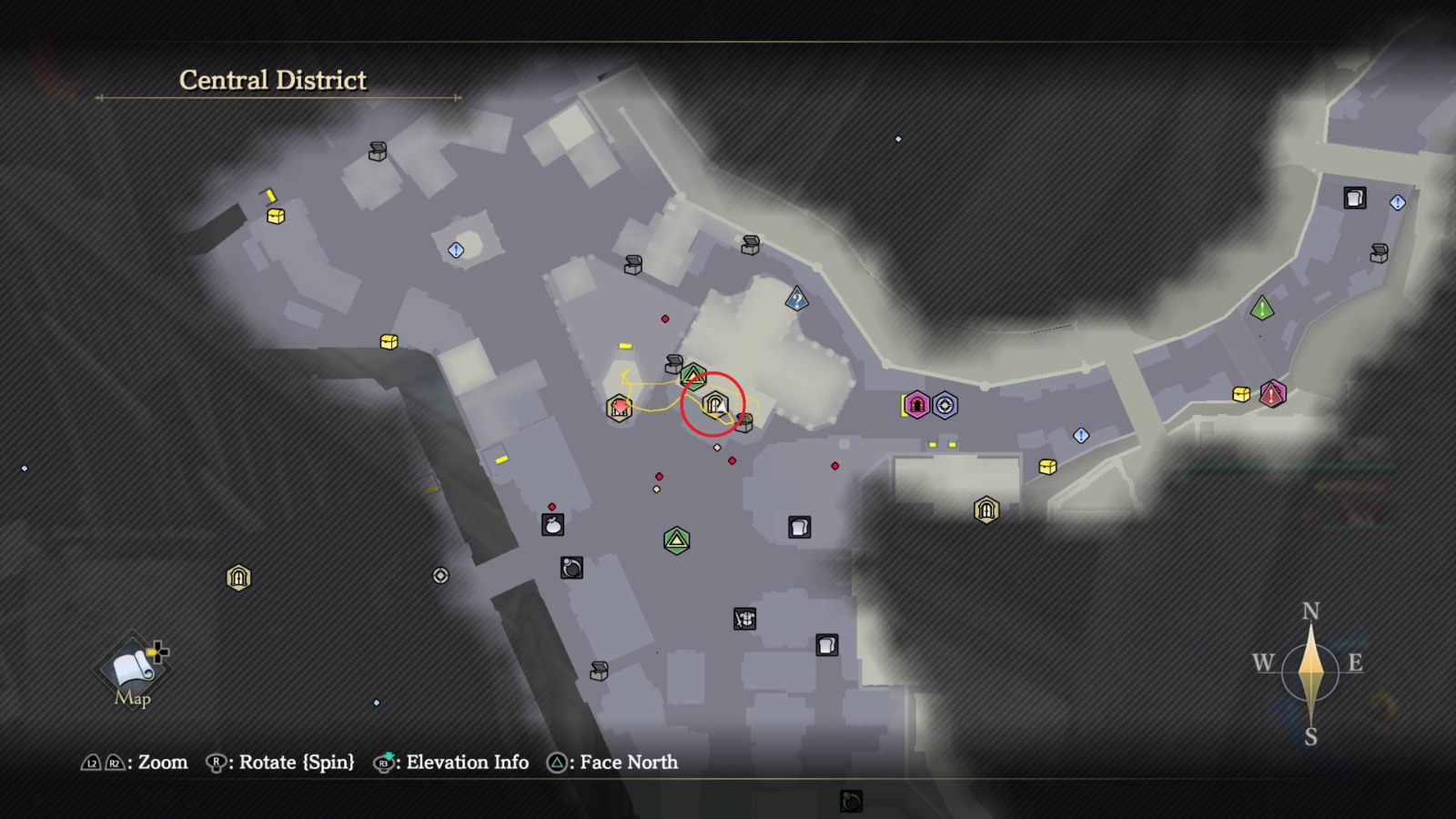Screen dimensions: 1456x819
Task: Select the door icon inside the red circle
Action: (x=714, y=401)
